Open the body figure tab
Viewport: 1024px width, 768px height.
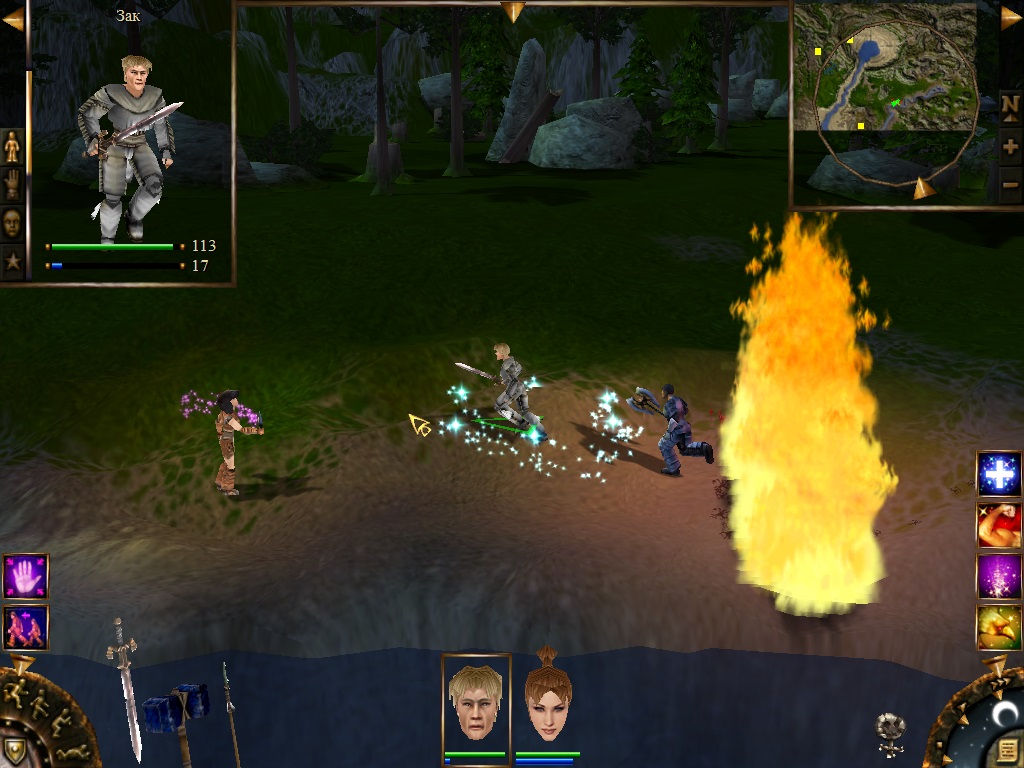[13, 146]
